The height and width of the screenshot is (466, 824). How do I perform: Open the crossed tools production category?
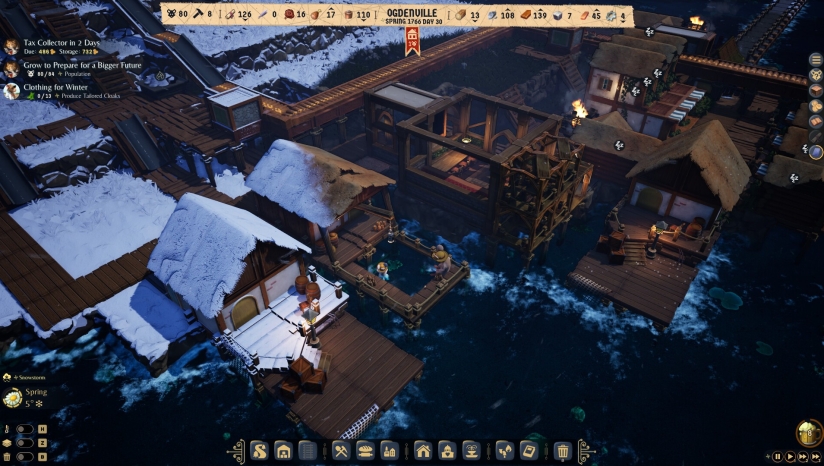pyautogui.click(x=341, y=451)
